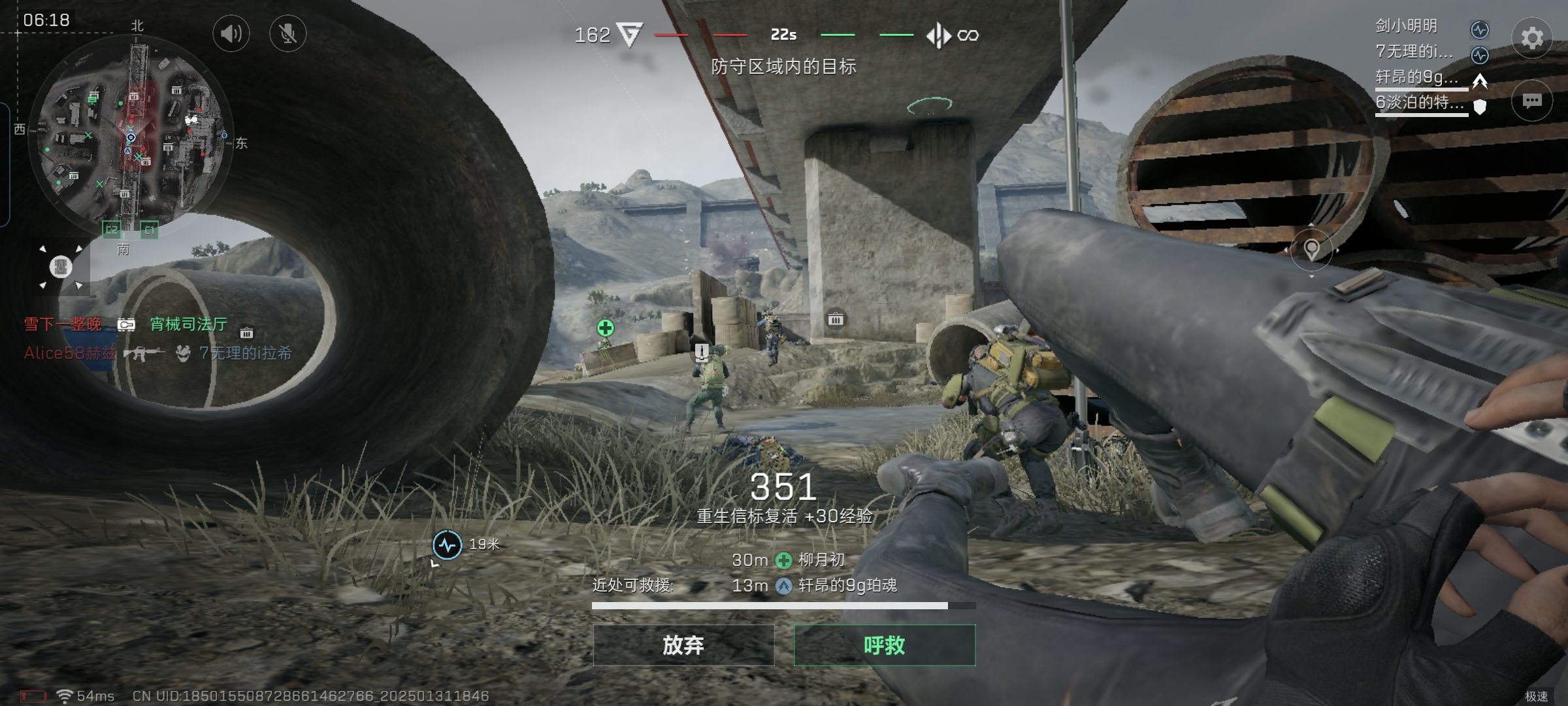Image resolution: width=1568 pixels, height=706 pixels.
Task: Tap the 放弃 give up button
Action: coord(683,645)
